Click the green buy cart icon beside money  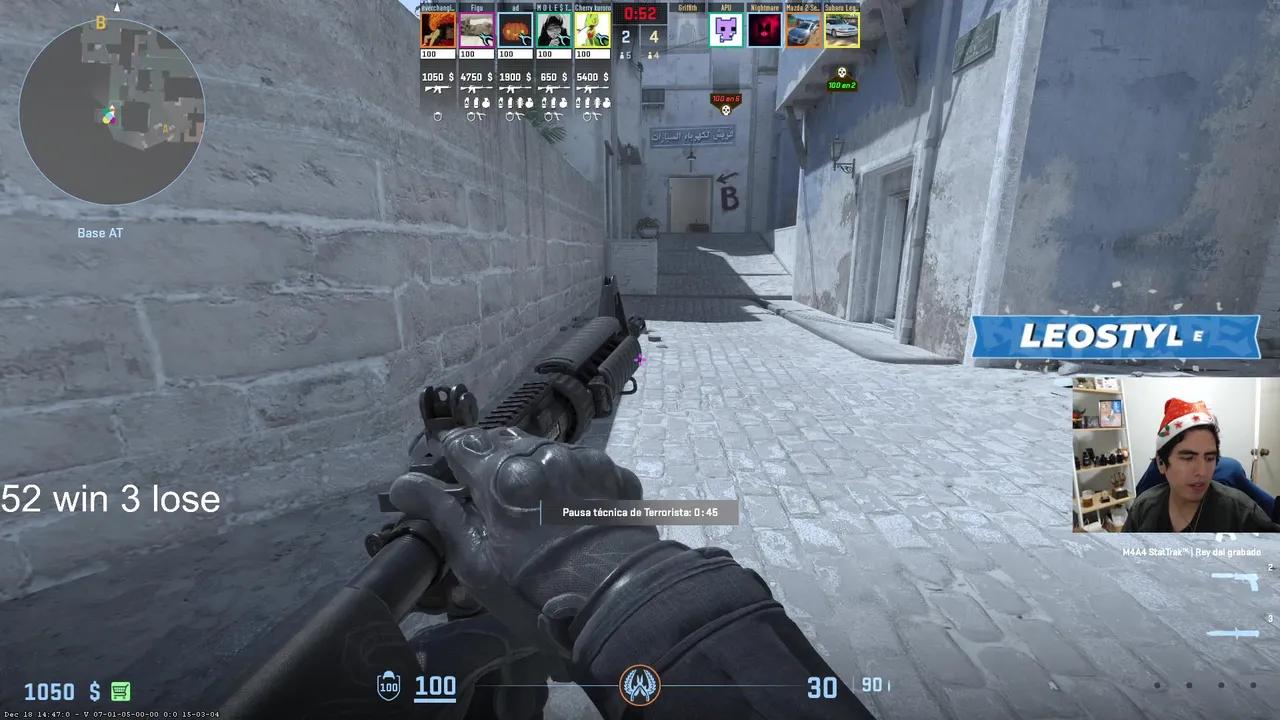tap(119, 691)
